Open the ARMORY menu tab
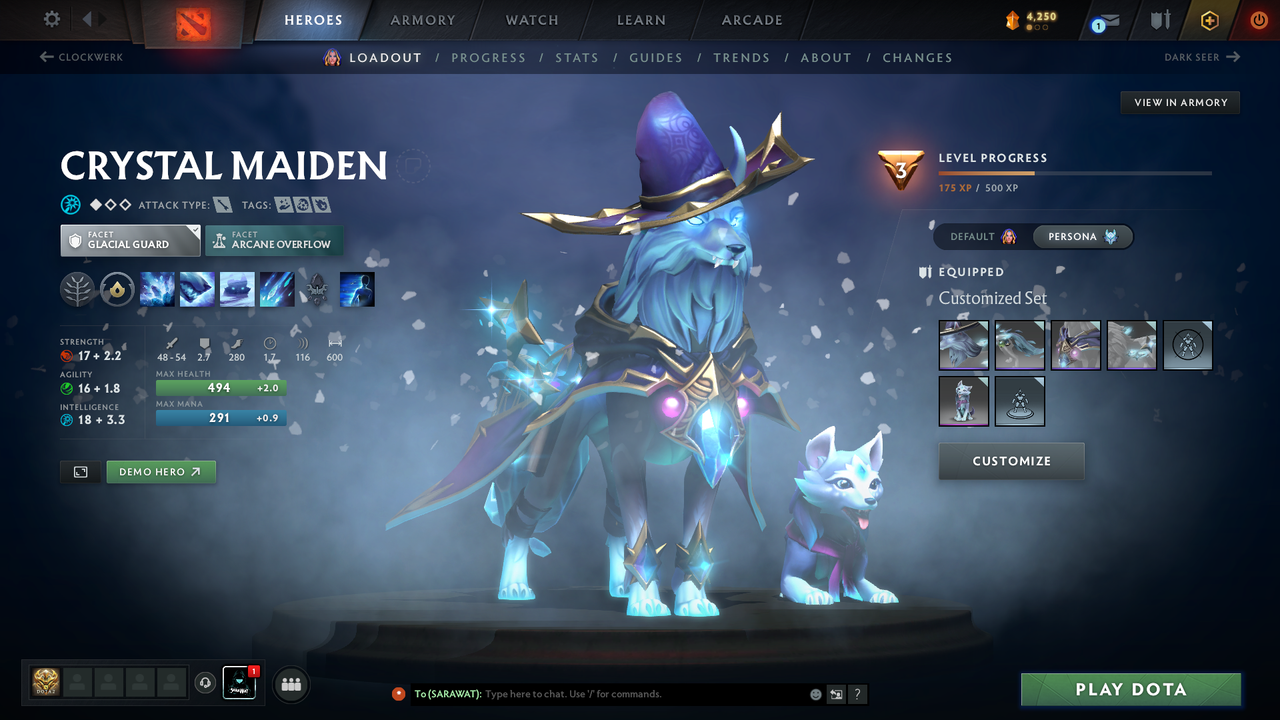 pyautogui.click(x=422, y=20)
